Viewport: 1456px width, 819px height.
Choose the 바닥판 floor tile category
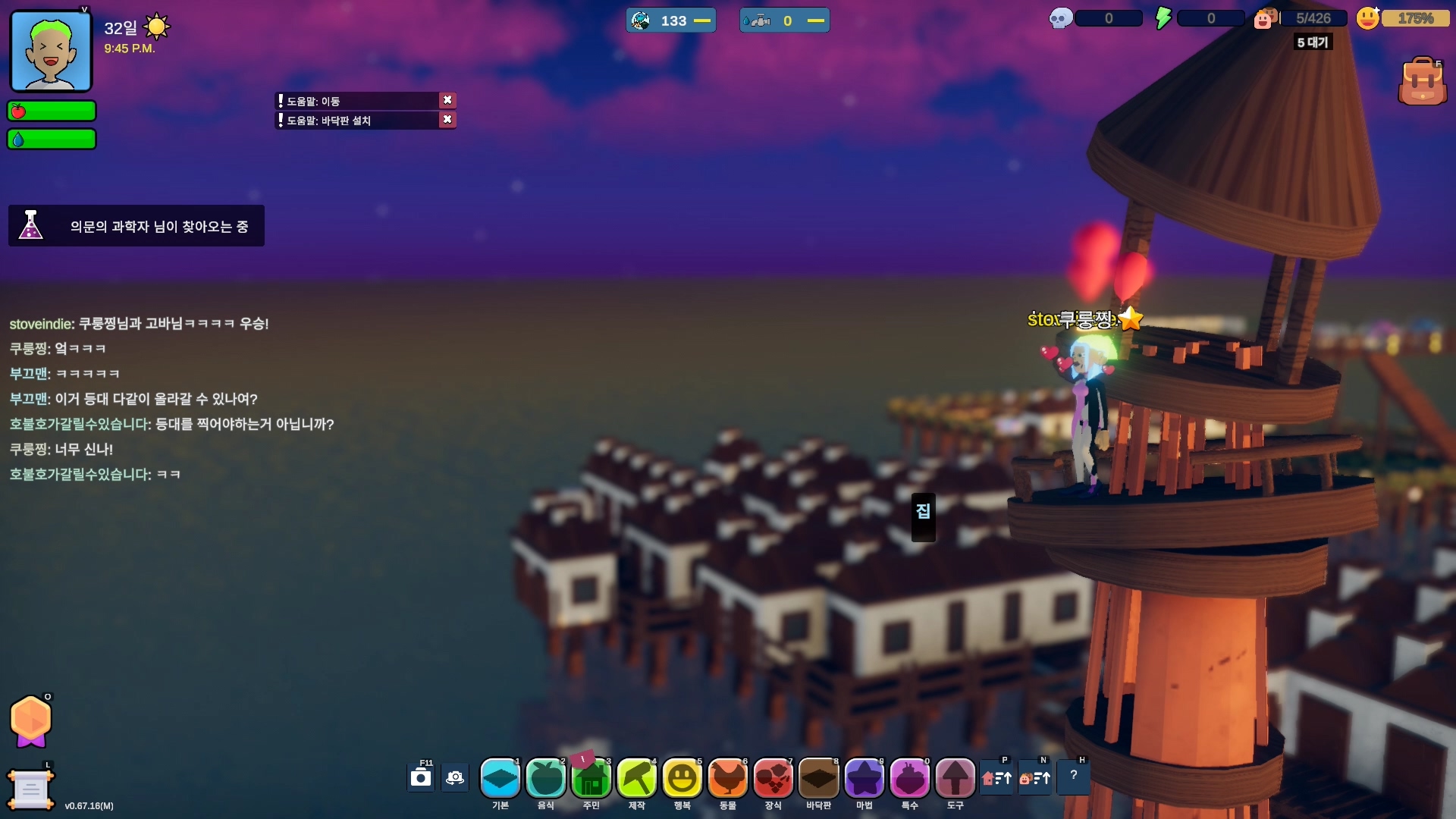[819, 778]
